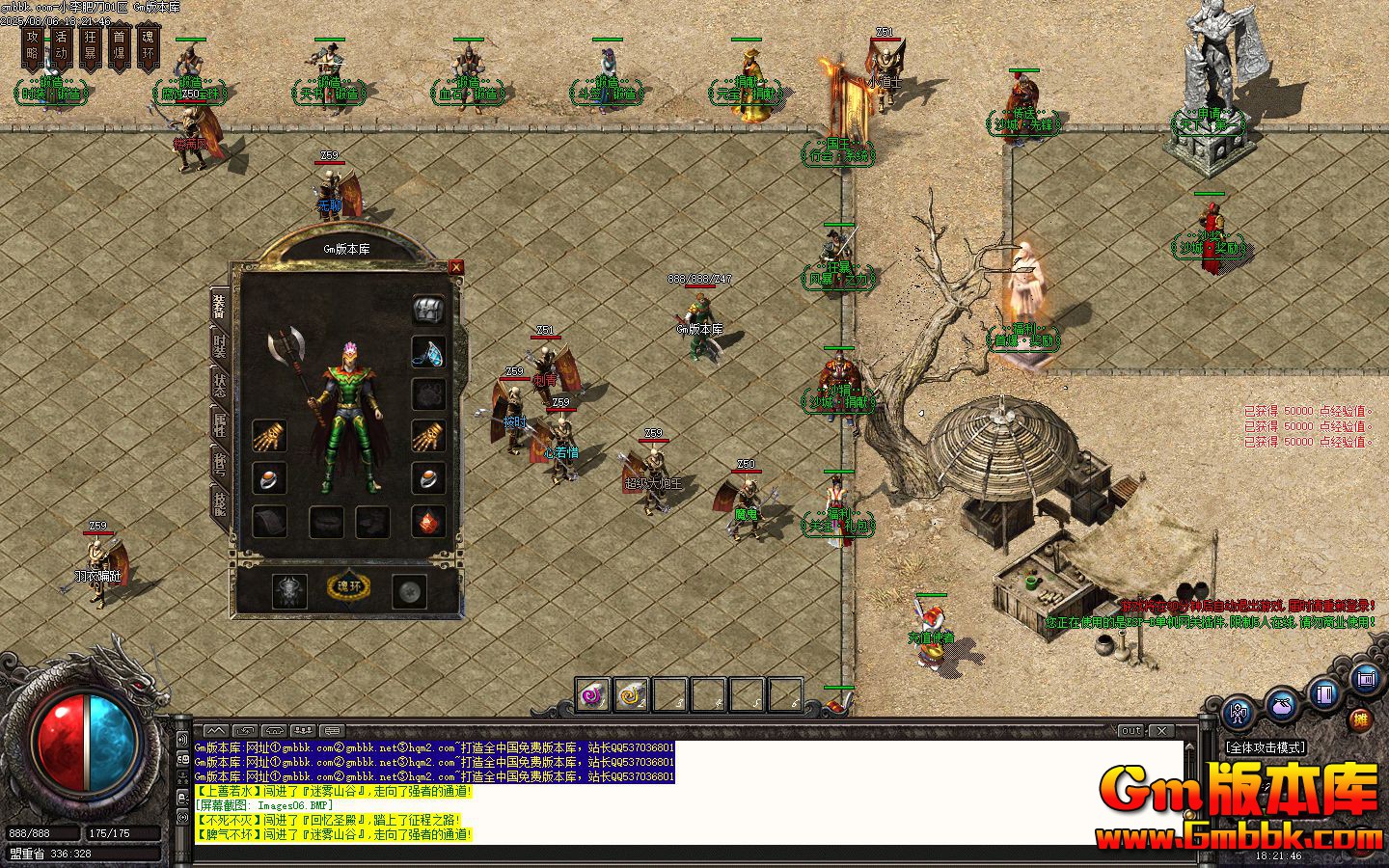Click the character figure icon above 全体攻击模式
The width and height of the screenshot is (1389, 868).
point(1238,713)
